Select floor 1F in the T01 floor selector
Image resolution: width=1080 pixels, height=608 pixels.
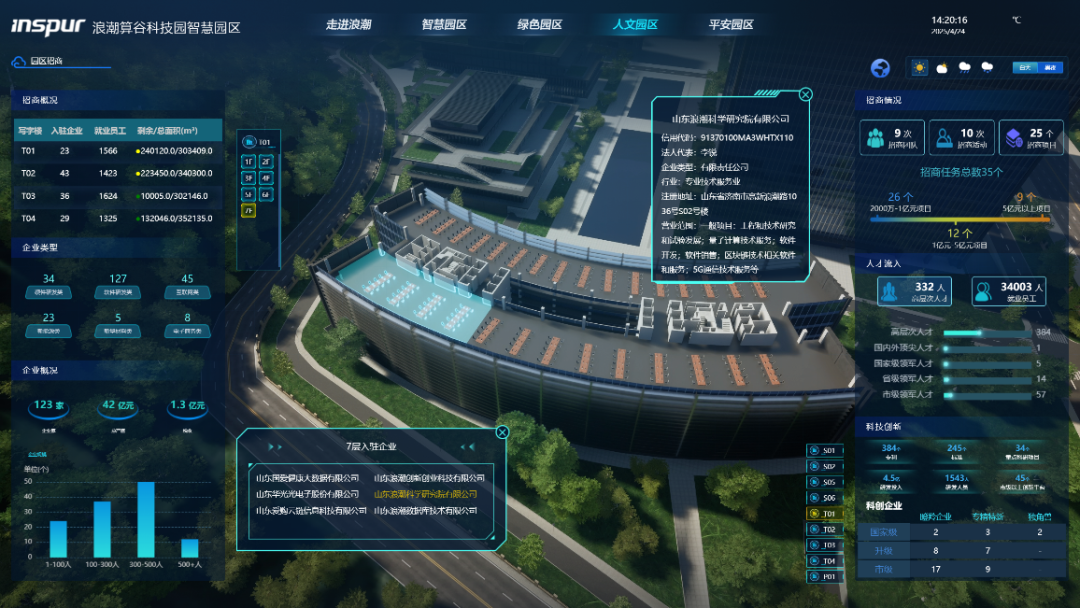point(250,160)
